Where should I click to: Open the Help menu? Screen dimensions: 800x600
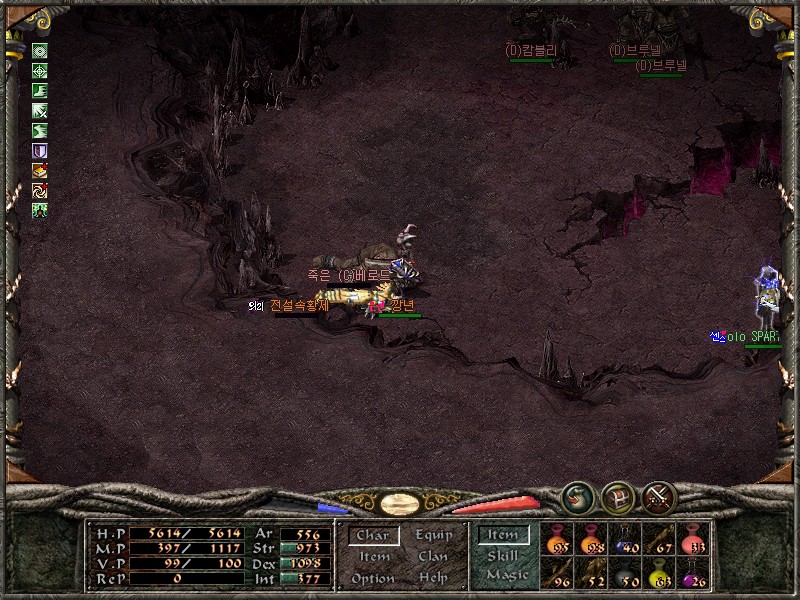coord(433,578)
